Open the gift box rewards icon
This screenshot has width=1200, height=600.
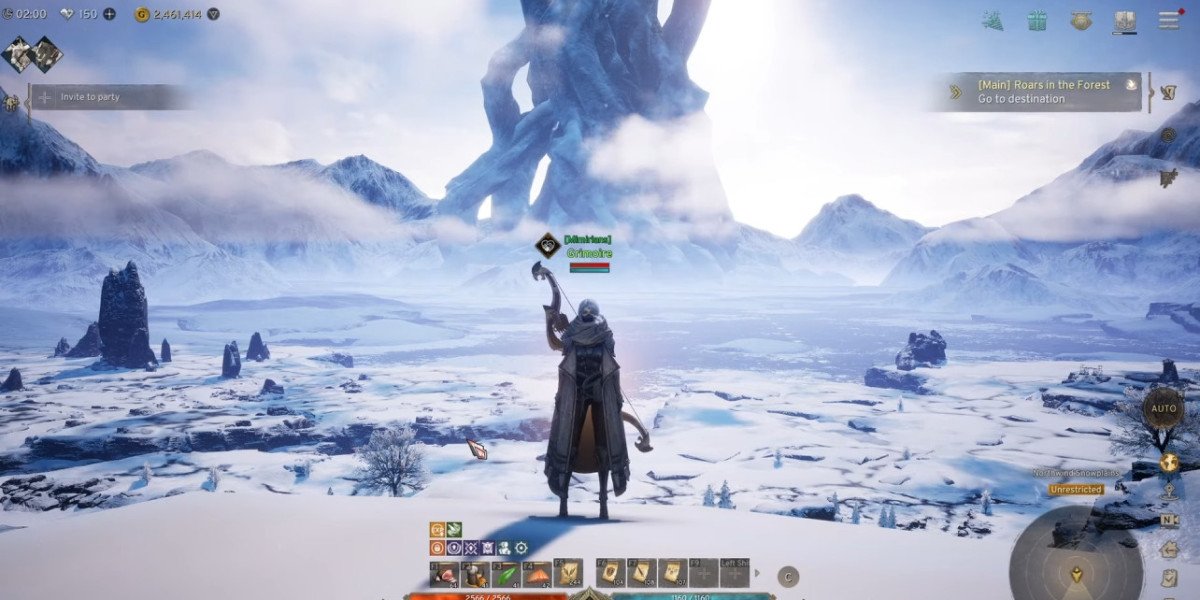pos(1036,20)
